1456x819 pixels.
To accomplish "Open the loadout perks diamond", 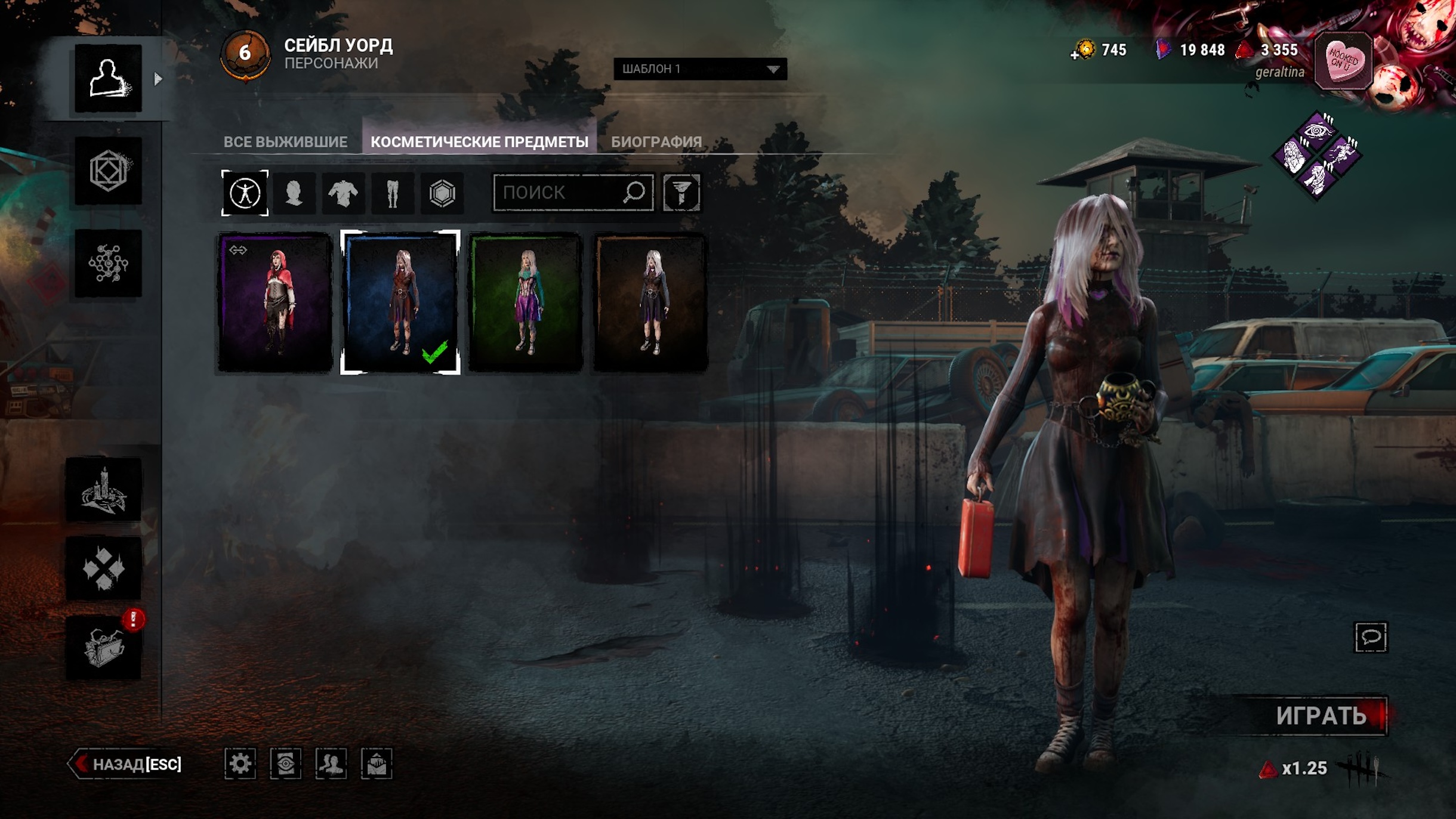I will pyautogui.click(x=1316, y=154).
